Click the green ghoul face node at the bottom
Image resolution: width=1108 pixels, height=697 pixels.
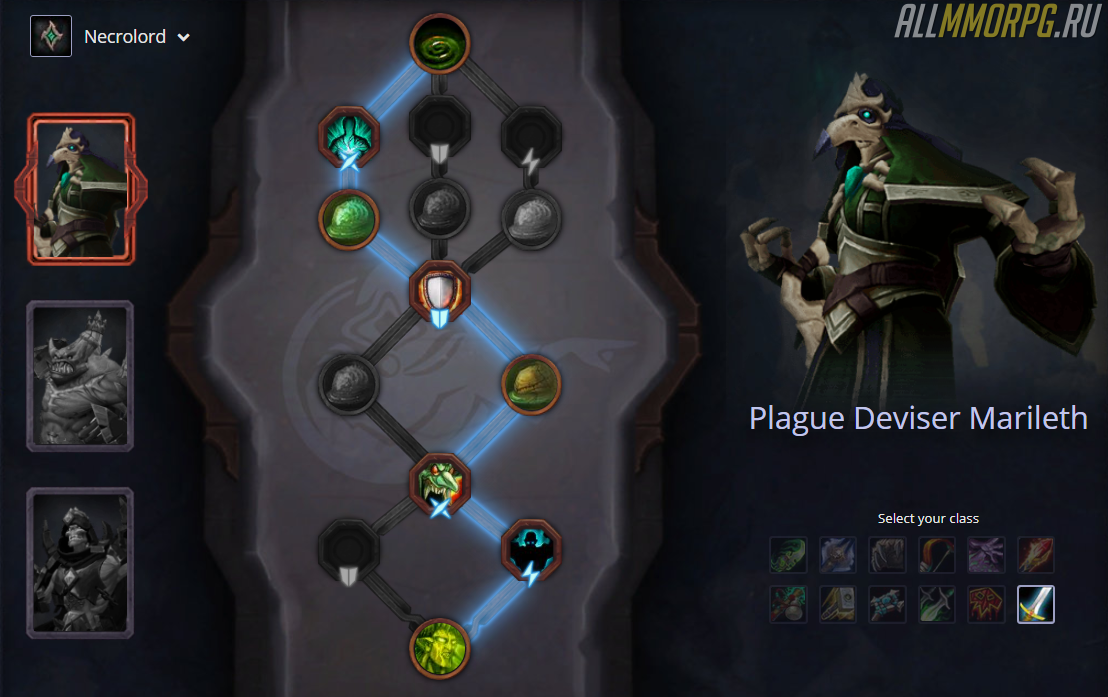[440, 648]
